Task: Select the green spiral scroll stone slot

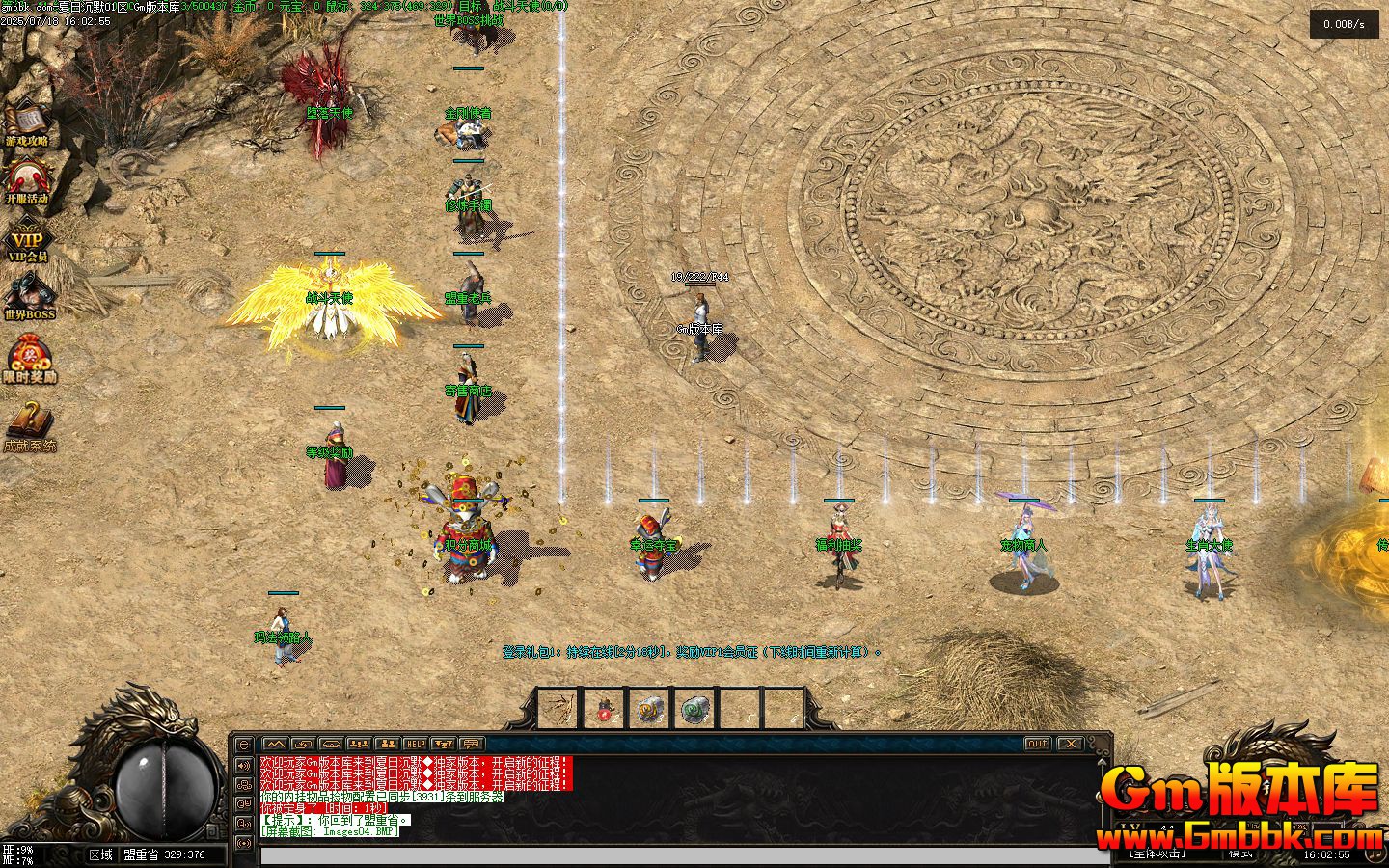Action: pyautogui.click(x=694, y=710)
